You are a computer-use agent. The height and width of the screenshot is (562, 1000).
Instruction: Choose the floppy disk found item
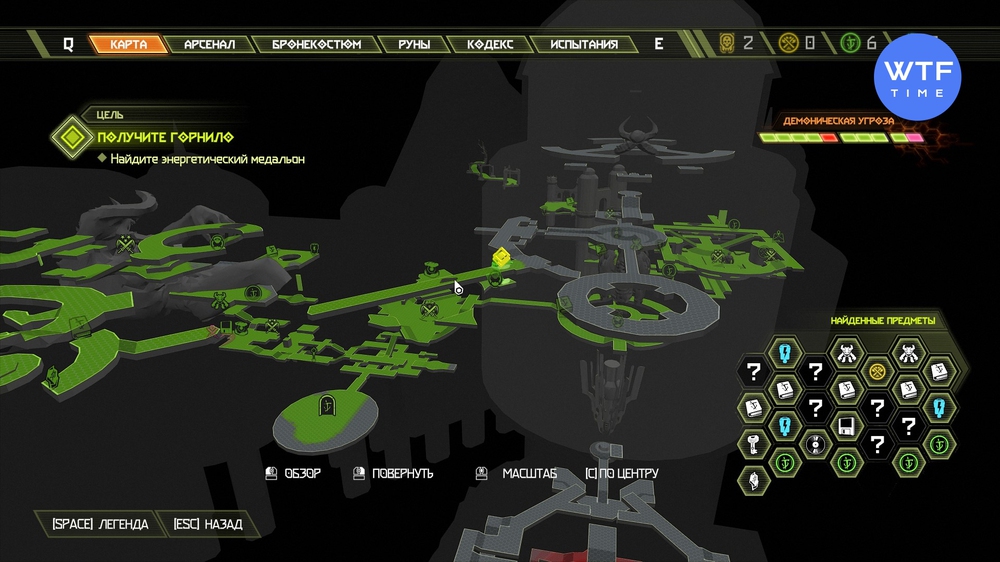846,425
